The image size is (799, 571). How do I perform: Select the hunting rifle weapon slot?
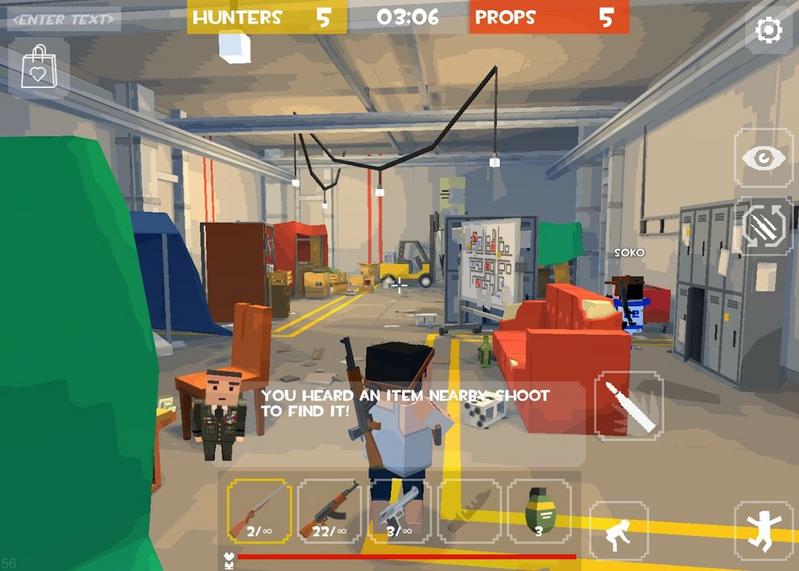[259, 511]
